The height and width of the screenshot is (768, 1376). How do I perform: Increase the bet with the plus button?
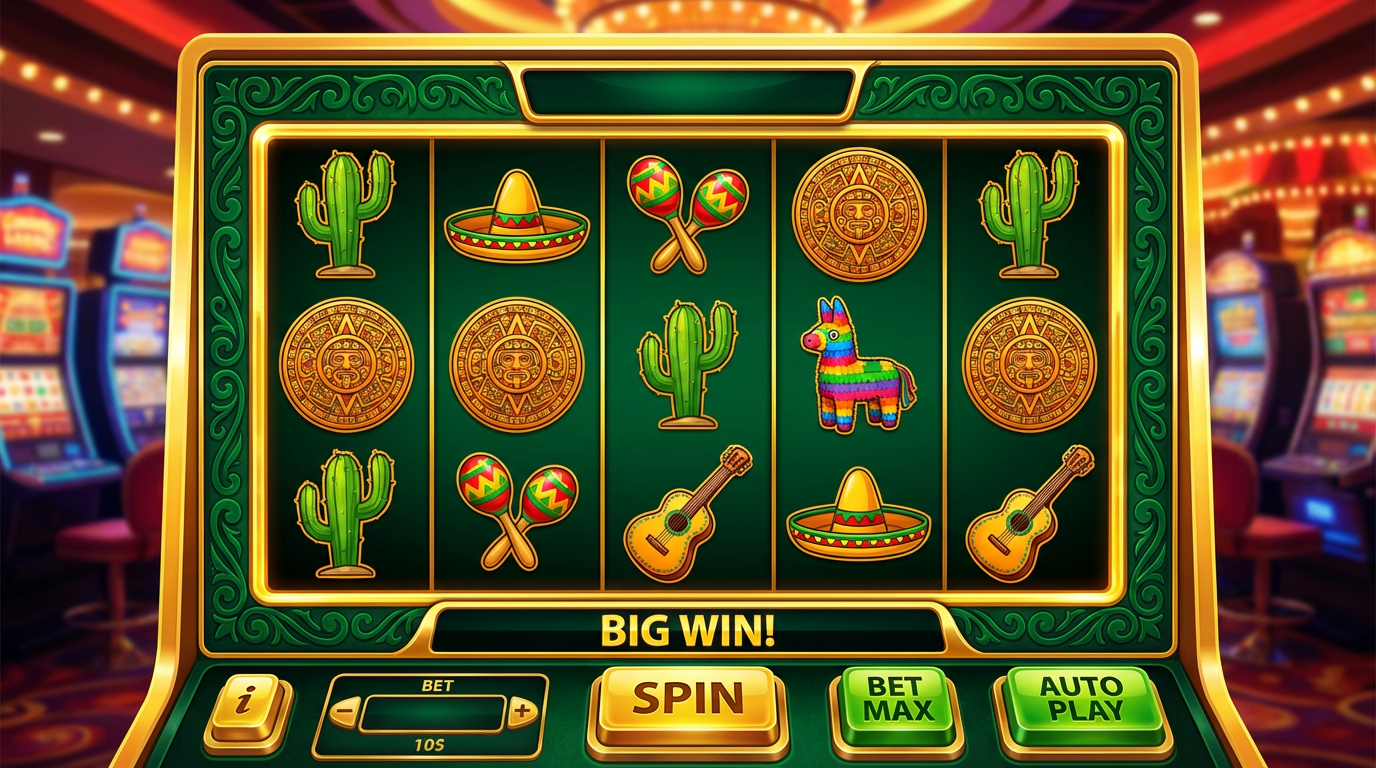point(522,713)
